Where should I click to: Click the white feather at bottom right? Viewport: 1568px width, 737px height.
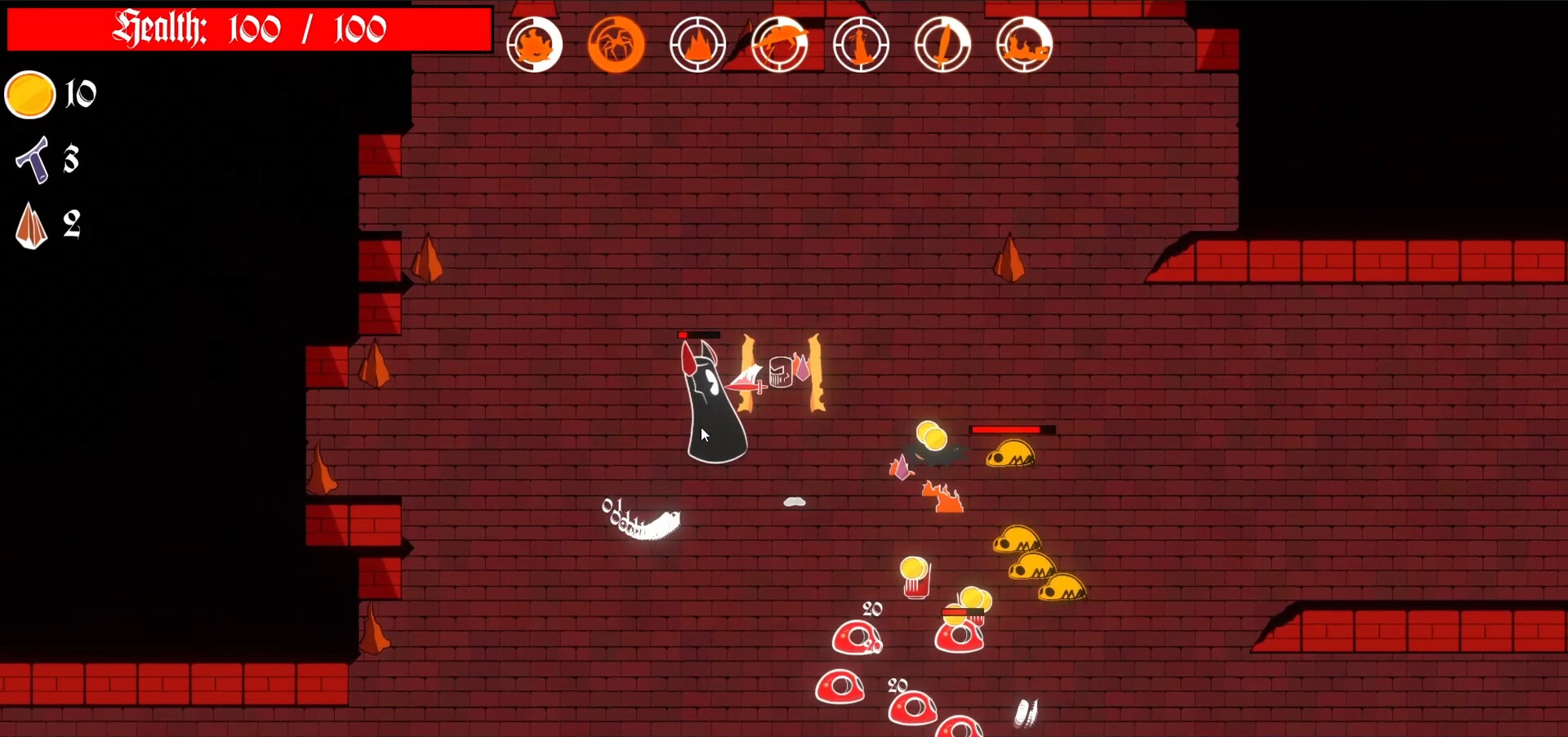pyautogui.click(x=1026, y=712)
